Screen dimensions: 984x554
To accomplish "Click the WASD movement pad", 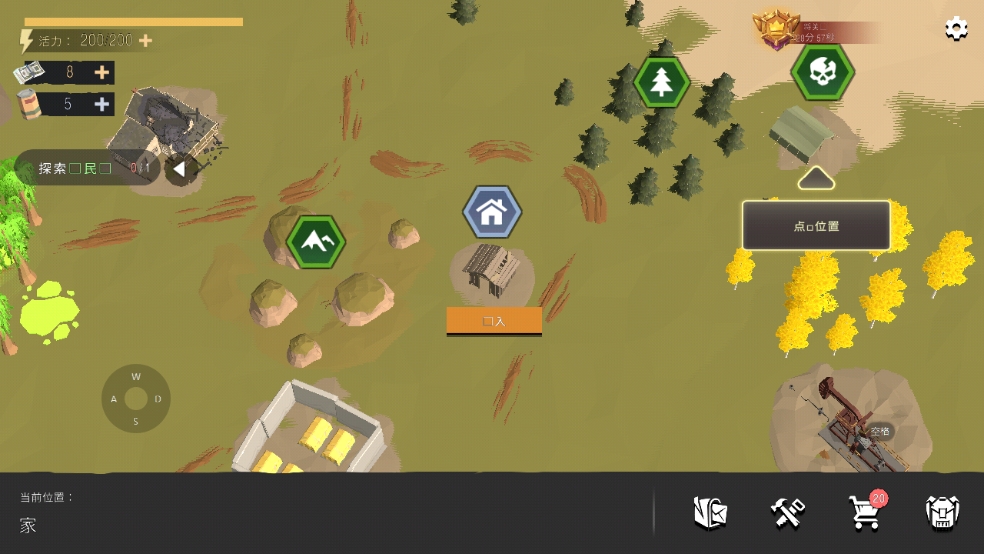I will coord(136,398).
